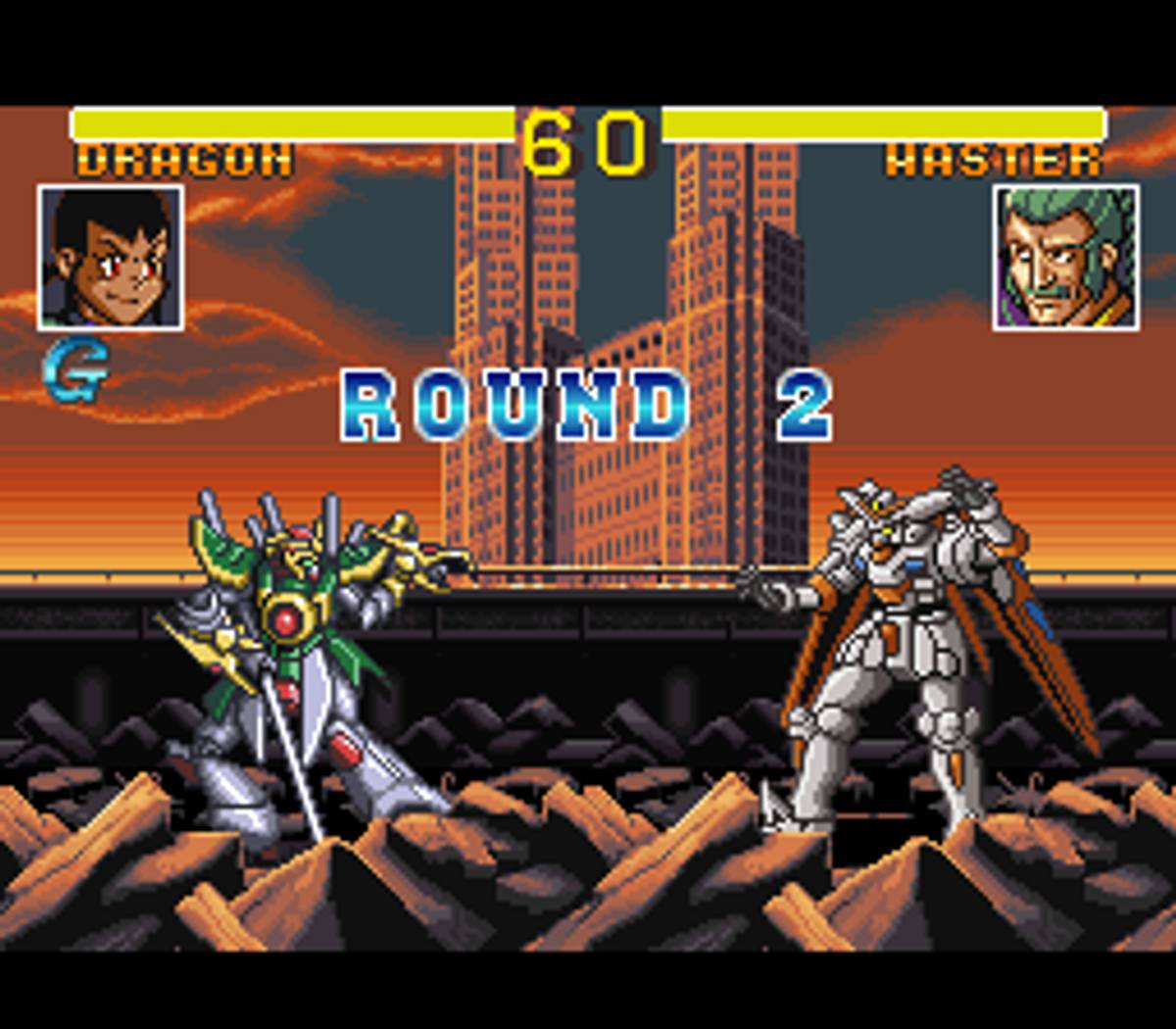The height and width of the screenshot is (1029, 1176).
Task: Click the Dragon pilot portrait
Action: point(111,257)
